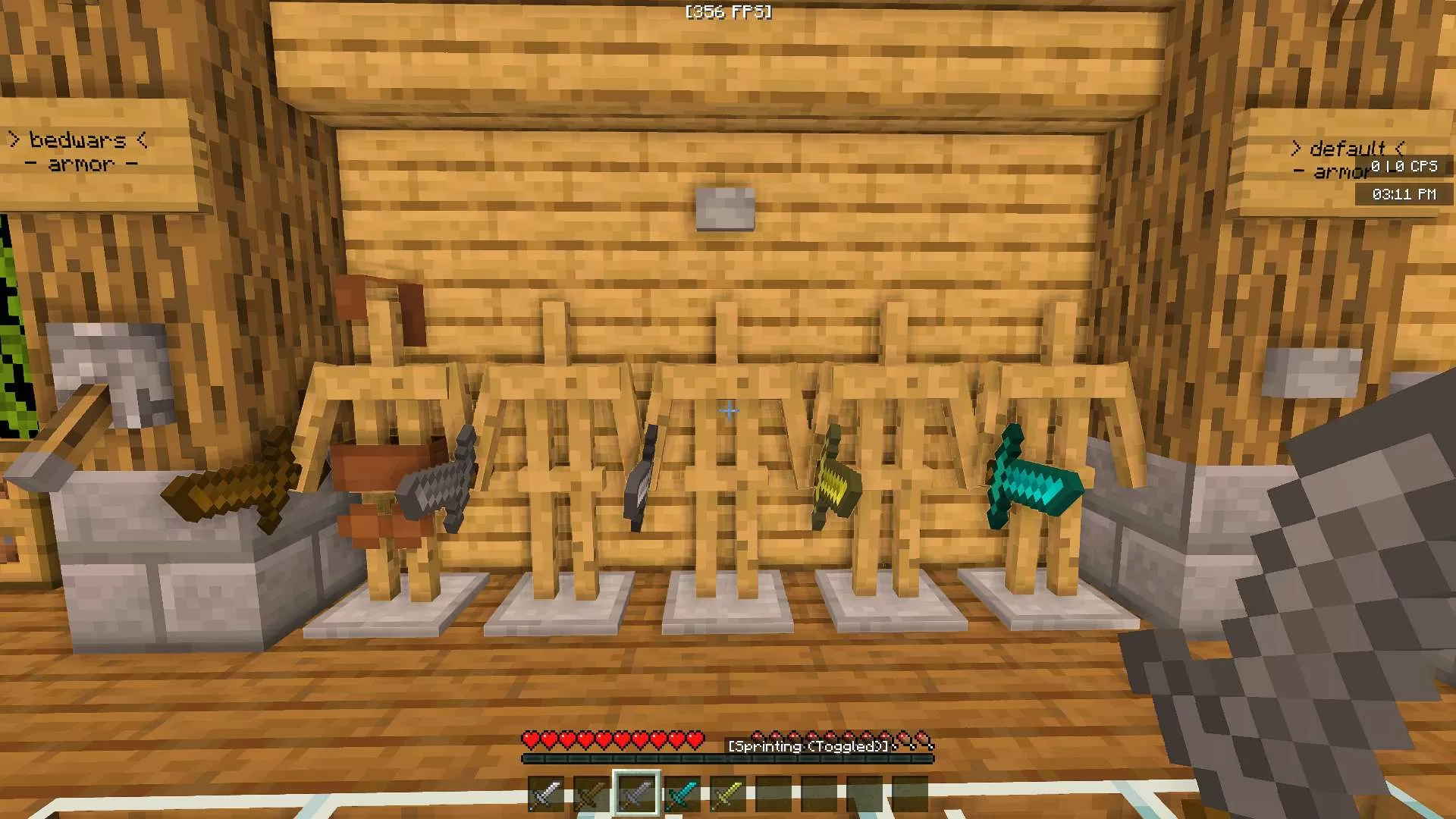Image resolution: width=1456 pixels, height=819 pixels.
Task: Click the 0 | 0 CPS display
Action: [1404, 168]
